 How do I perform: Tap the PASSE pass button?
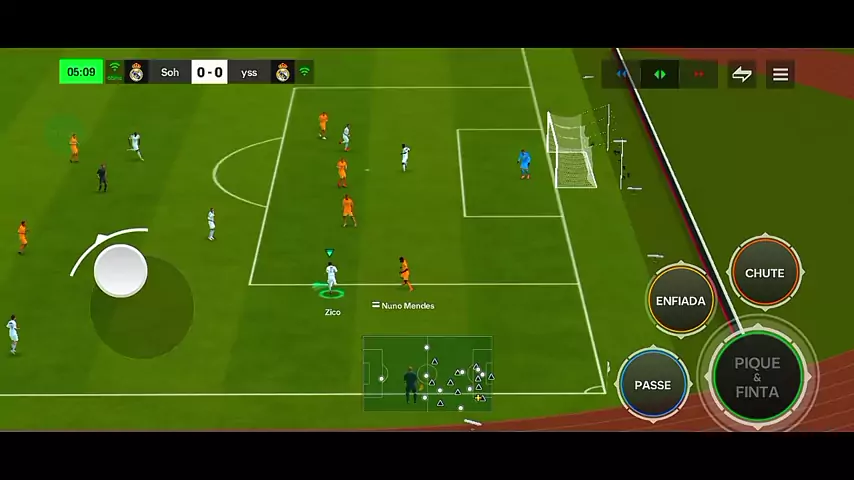653,385
